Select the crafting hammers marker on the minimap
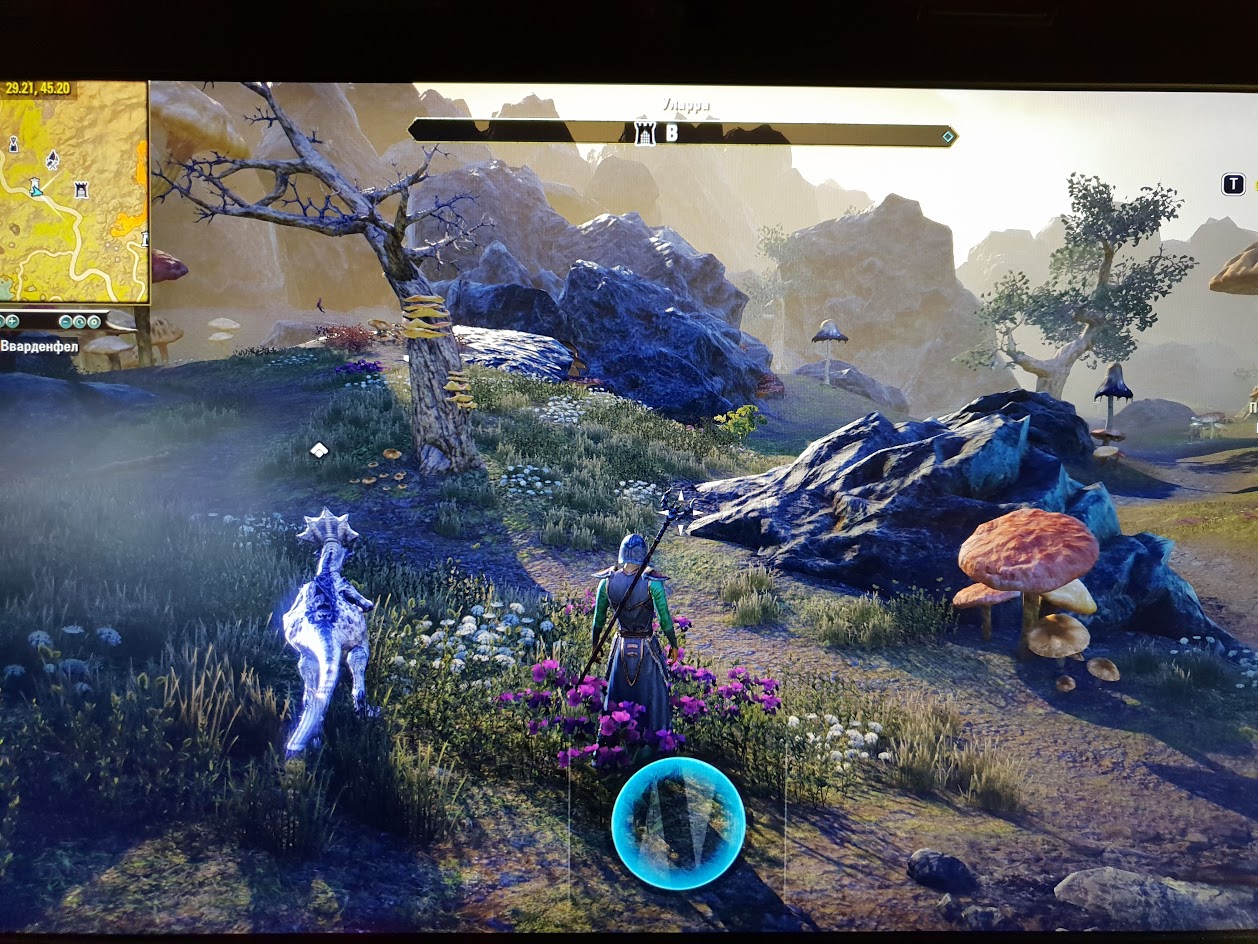The width and height of the screenshot is (1258, 944). (x=52, y=159)
